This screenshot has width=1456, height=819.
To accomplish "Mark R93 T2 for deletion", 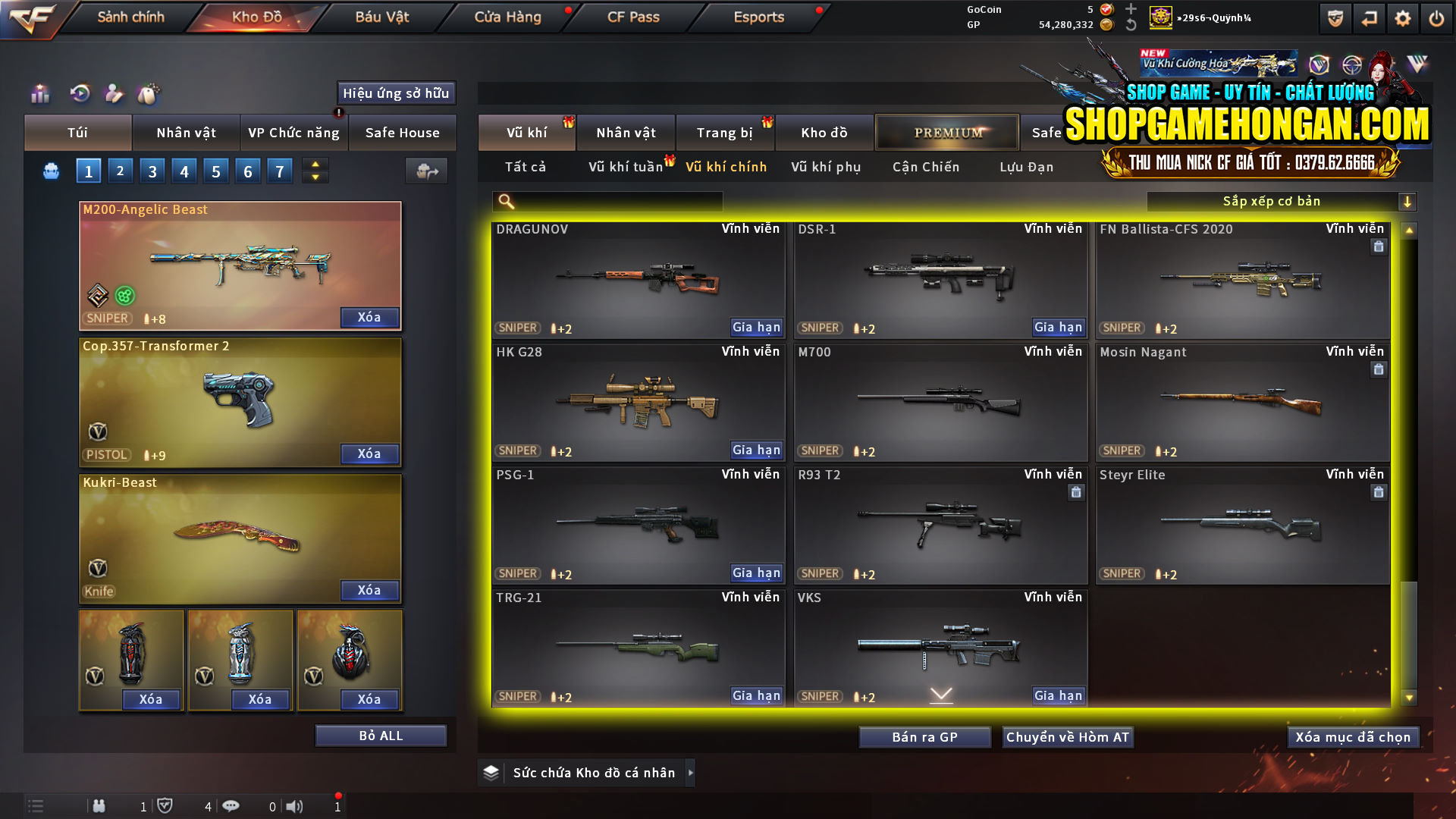I will click(1076, 492).
